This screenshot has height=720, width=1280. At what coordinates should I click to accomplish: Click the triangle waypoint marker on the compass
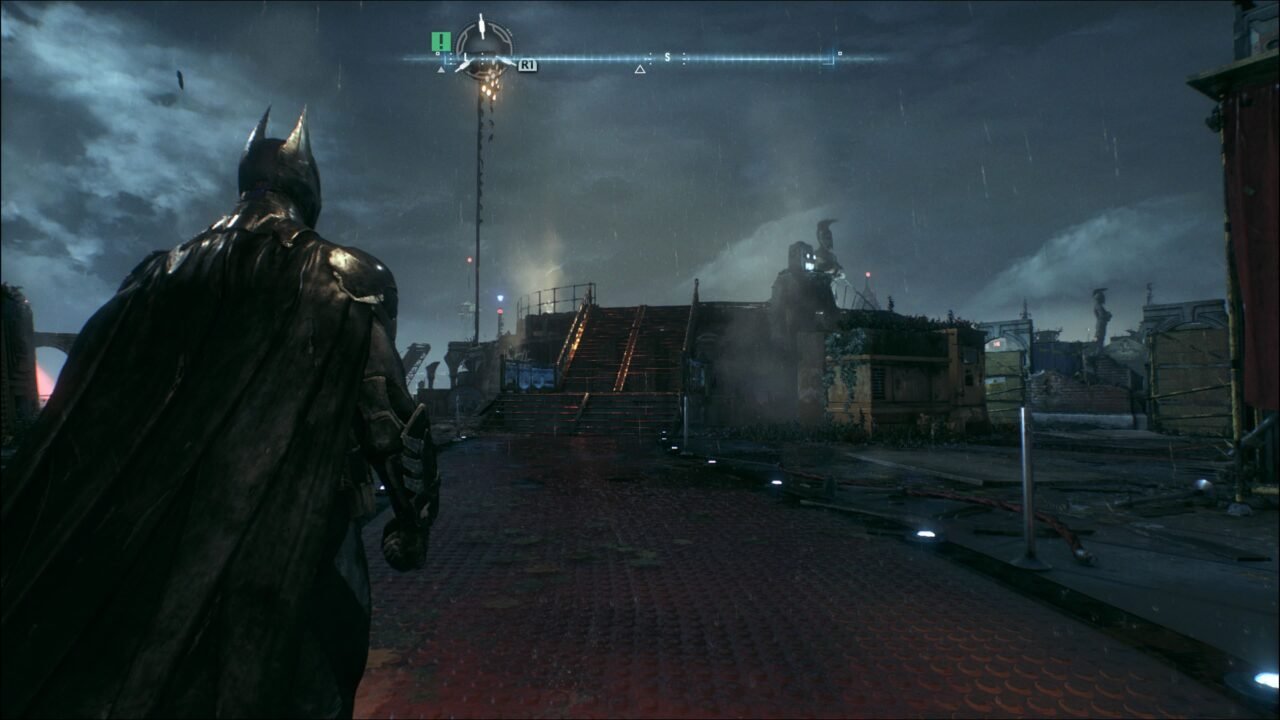640,68
